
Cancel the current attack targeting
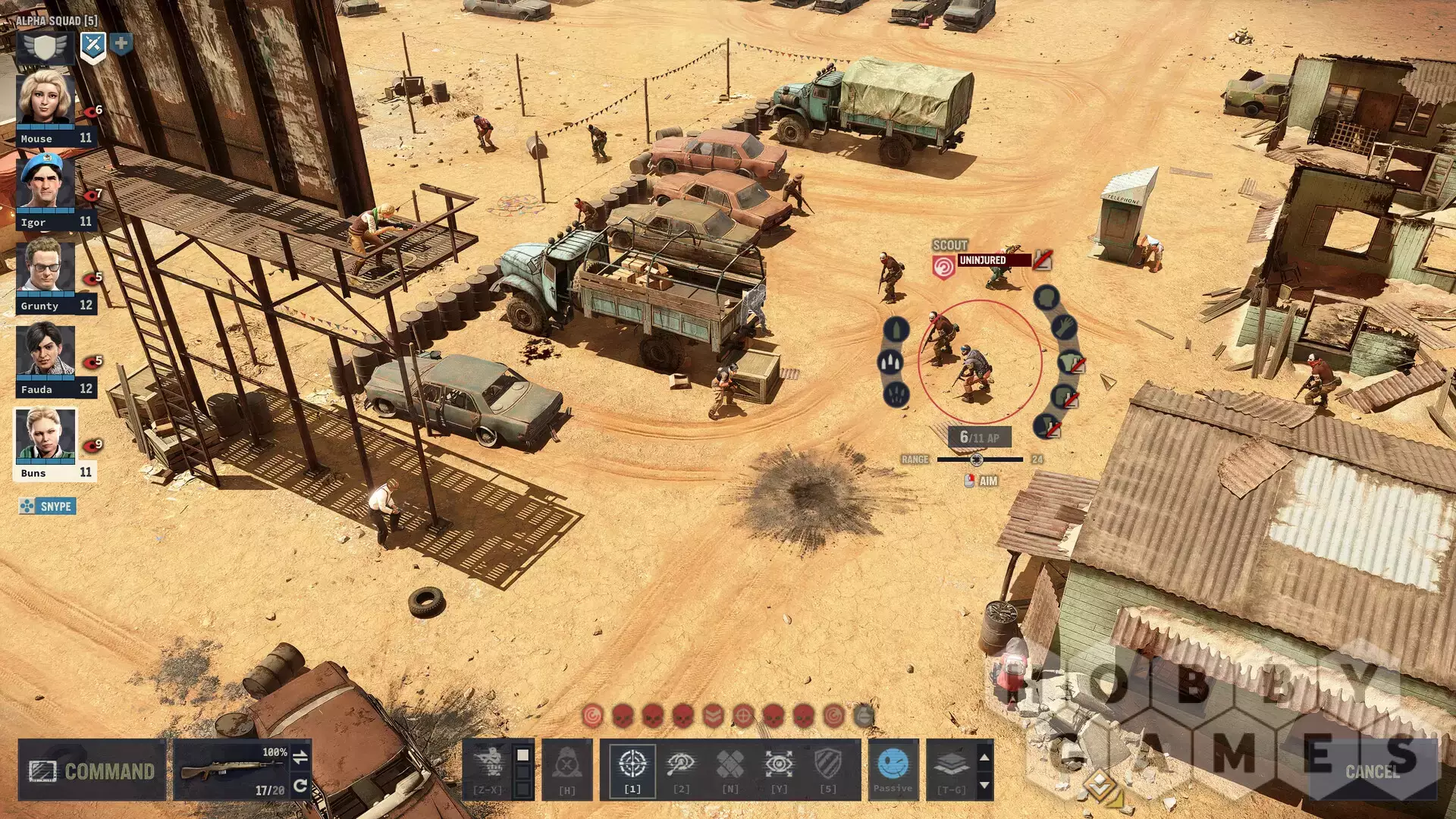[x=1372, y=771]
